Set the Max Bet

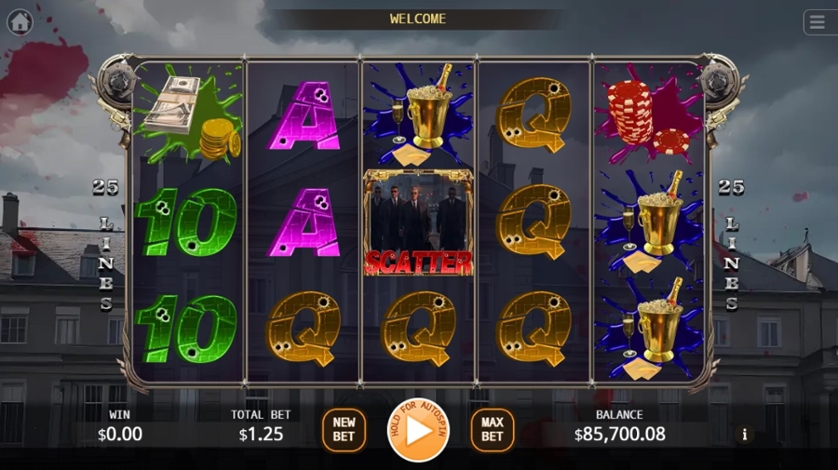(x=492, y=430)
